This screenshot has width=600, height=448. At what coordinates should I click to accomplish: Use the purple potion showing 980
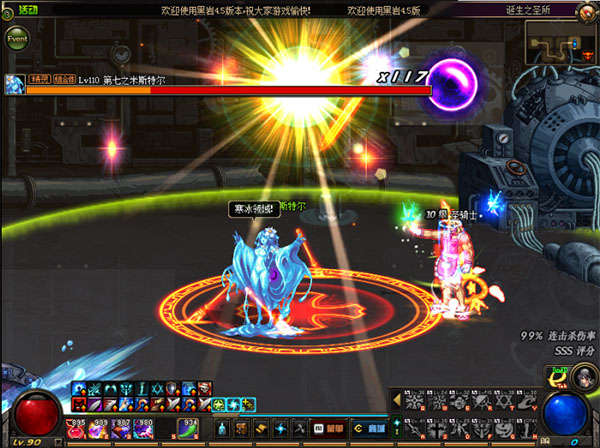pyautogui.click(x=143, y=429)
